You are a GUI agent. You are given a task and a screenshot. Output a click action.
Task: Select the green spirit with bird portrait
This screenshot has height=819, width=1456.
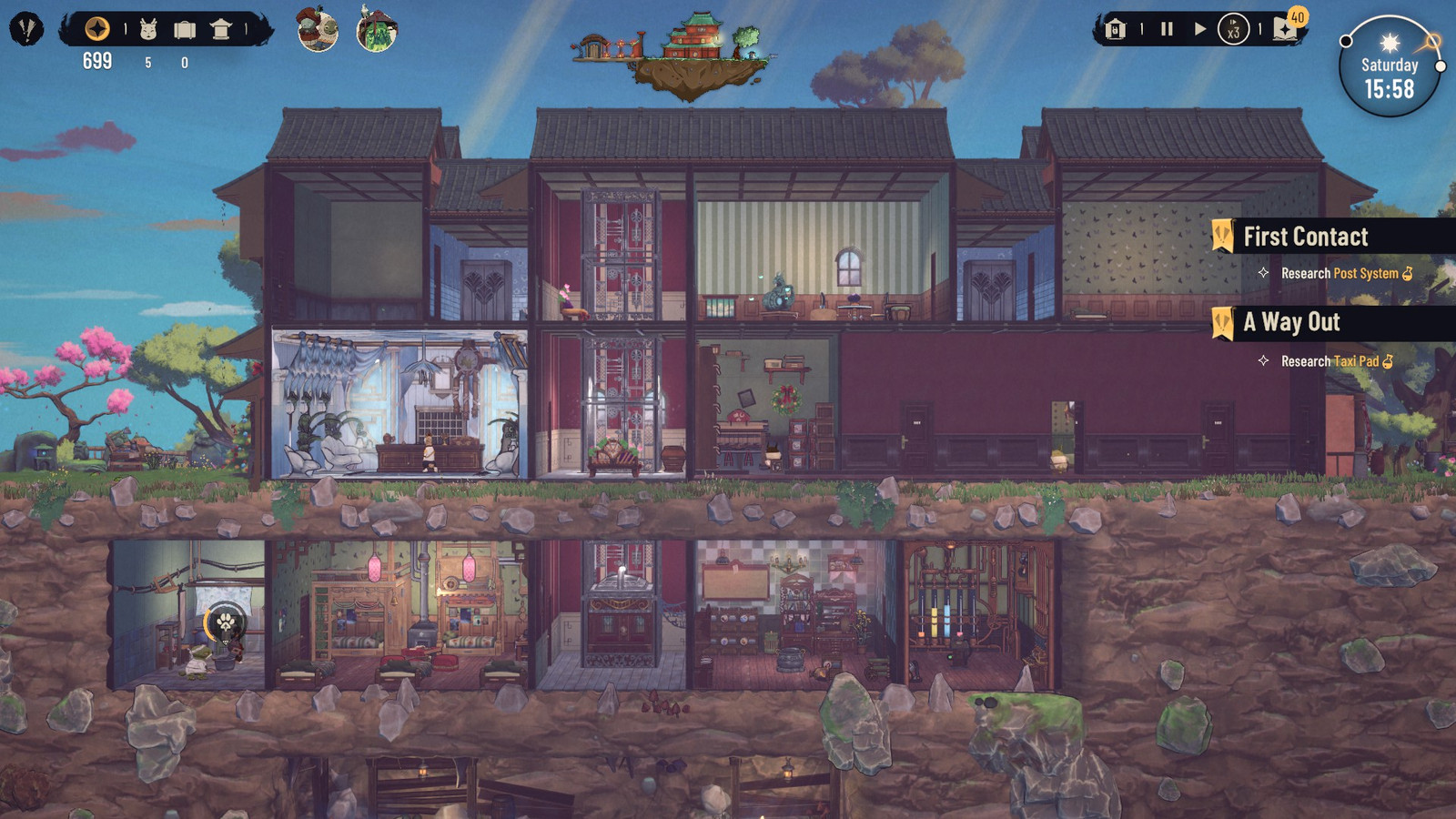(x=377, y=30)
